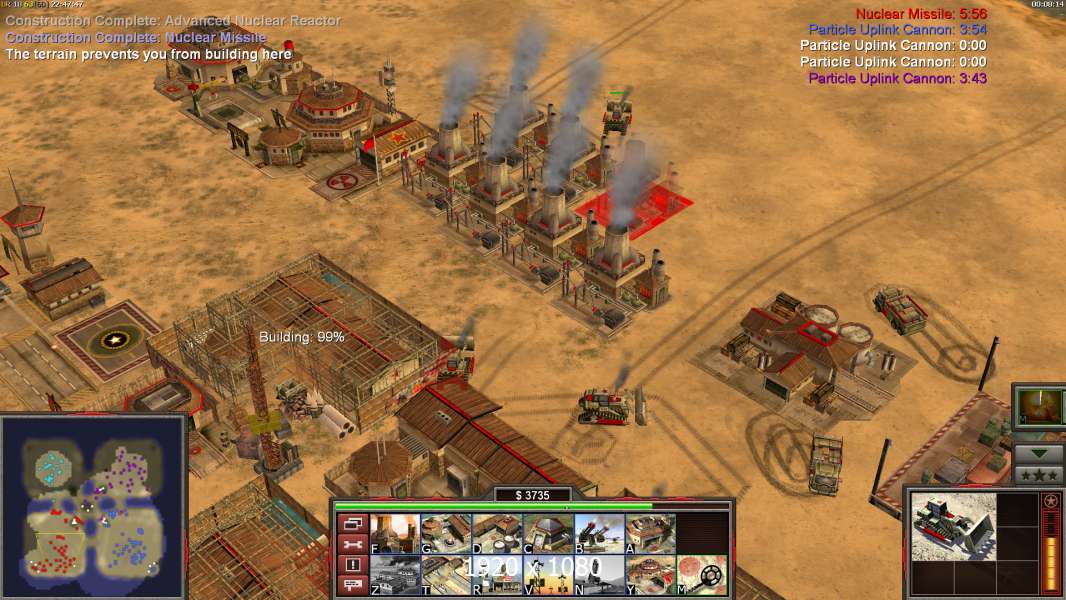
Task: Build a Gattling Cannon defense
Action: coord(599,534)
